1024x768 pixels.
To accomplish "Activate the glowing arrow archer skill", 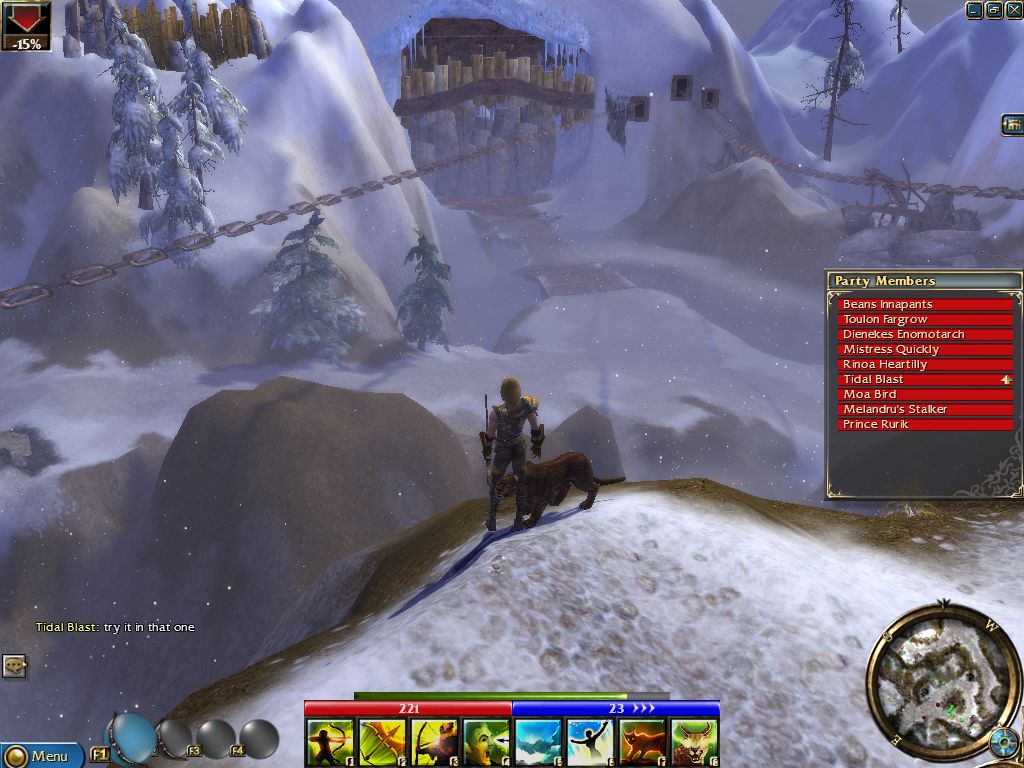I will tap(434, 743).
